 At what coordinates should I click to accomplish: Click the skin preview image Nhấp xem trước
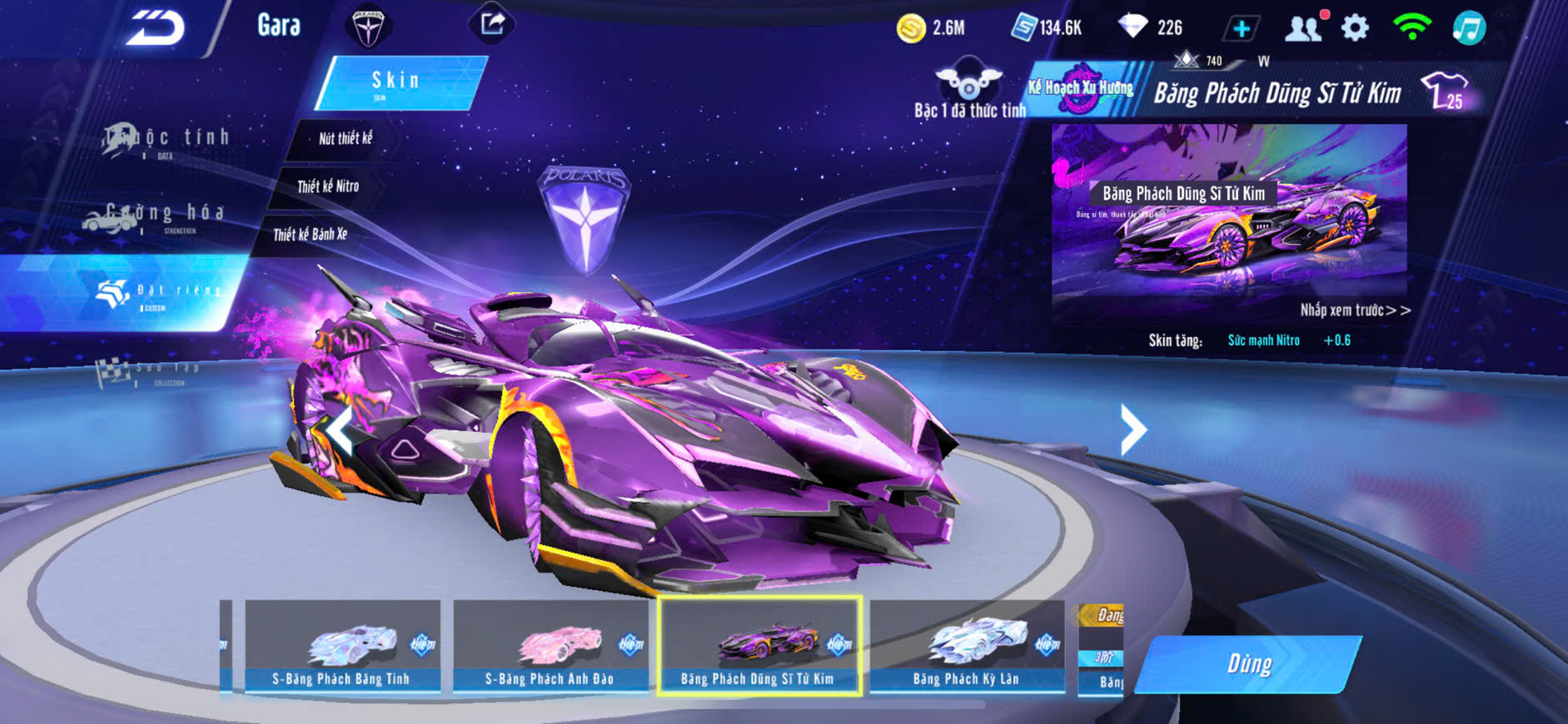[1228, 216]
